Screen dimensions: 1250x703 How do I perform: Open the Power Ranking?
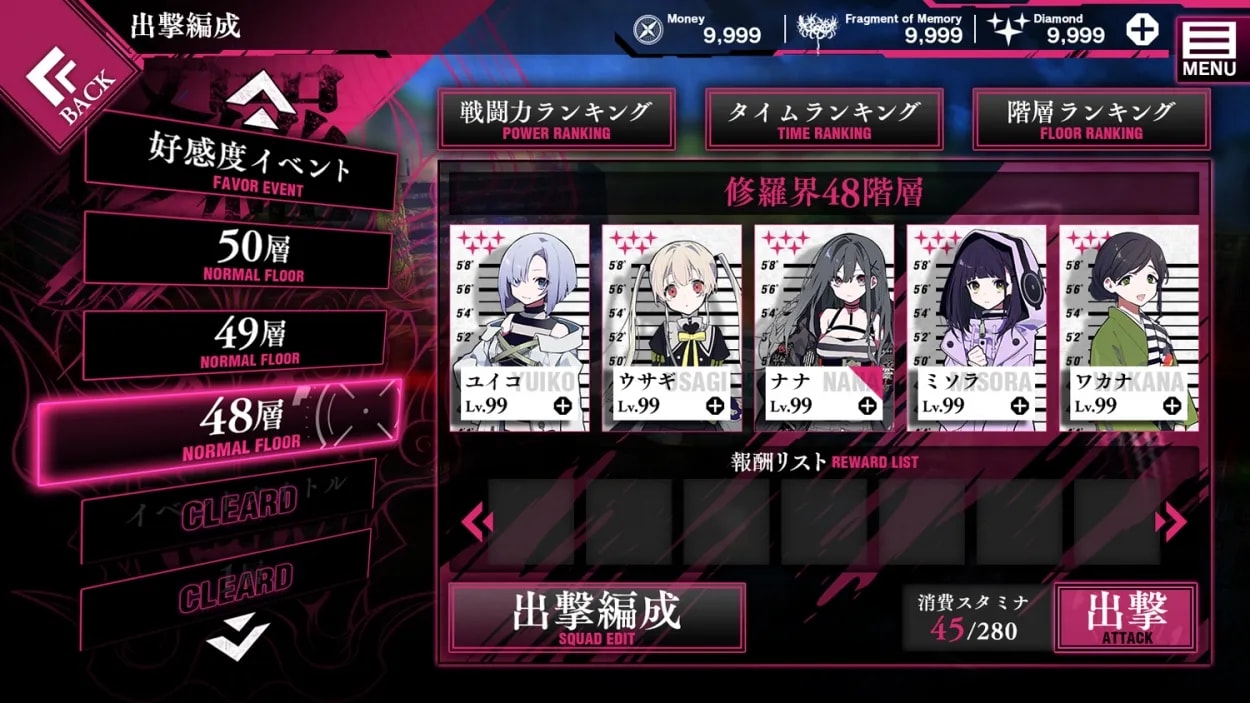coord(556,119)
